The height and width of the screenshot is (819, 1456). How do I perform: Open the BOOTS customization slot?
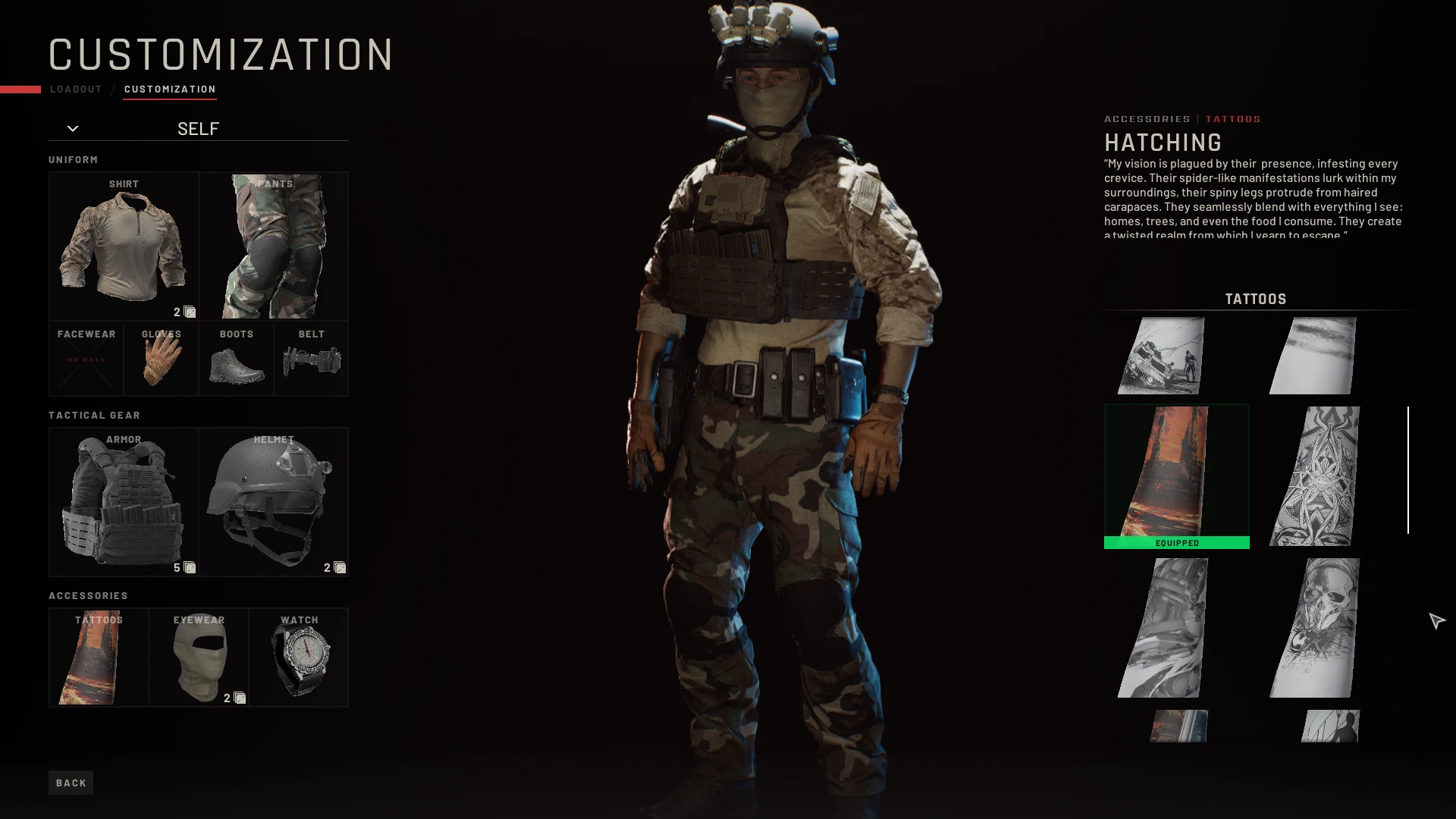pyautogui.click(x=236, y=358)
